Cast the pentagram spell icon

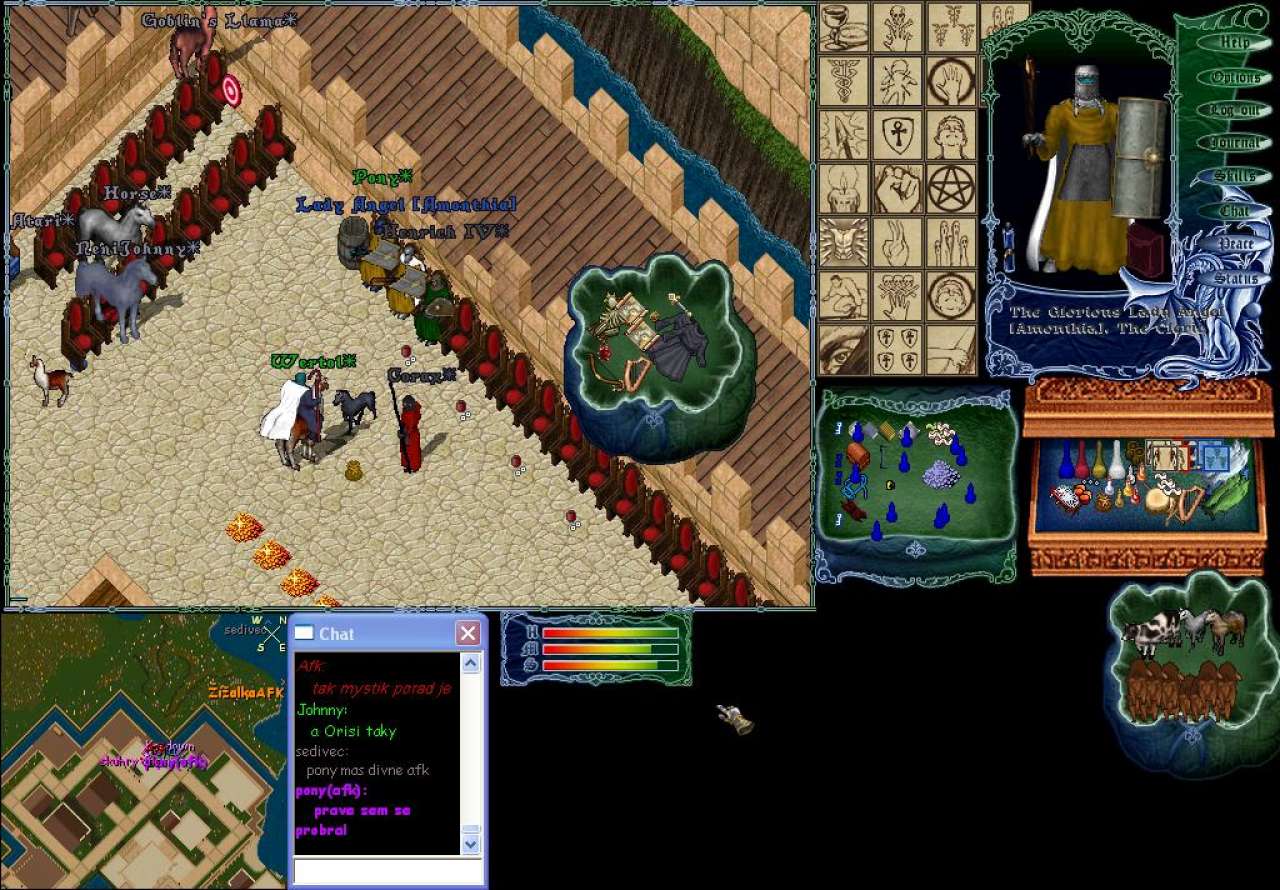(x=951, y=188)
